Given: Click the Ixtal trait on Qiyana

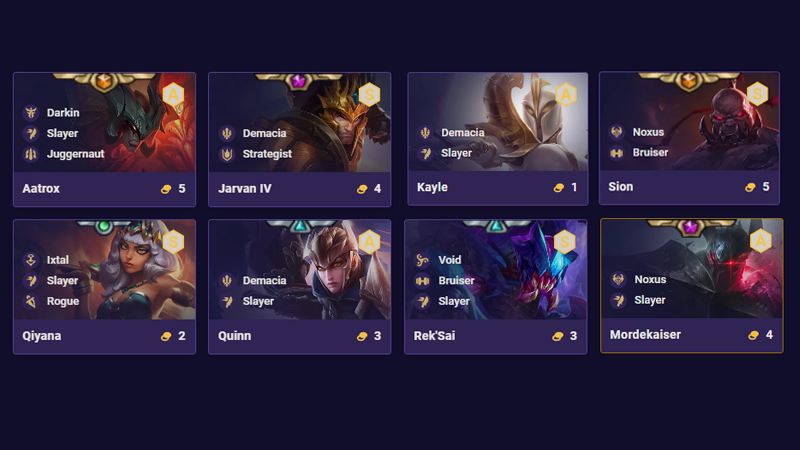Looking at the screenshot, I should (57, 260).
